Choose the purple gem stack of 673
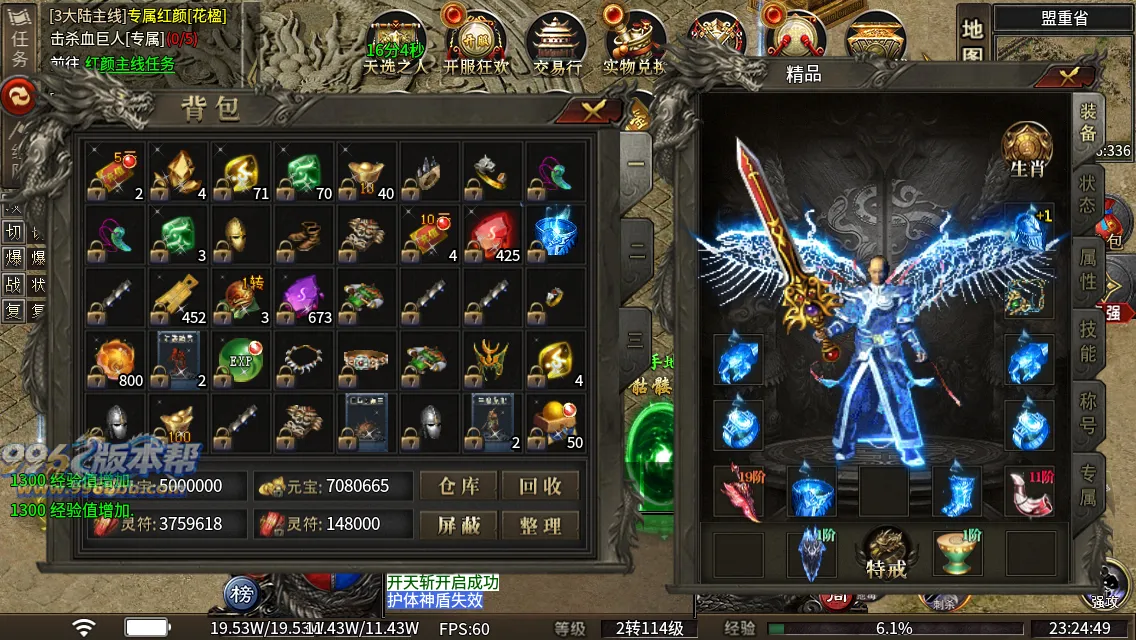 click(x=300, y=298)
